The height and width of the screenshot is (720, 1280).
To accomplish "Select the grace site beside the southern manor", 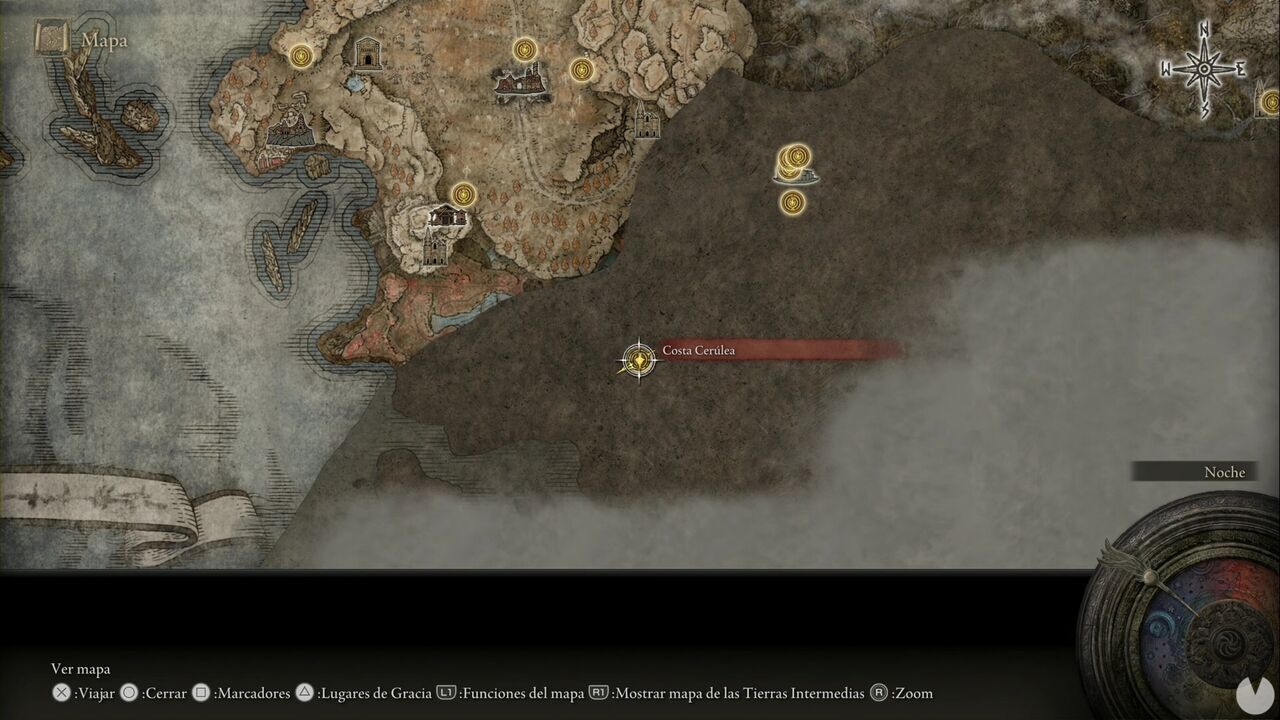I will pyautogui.click(x=465, y=196).
